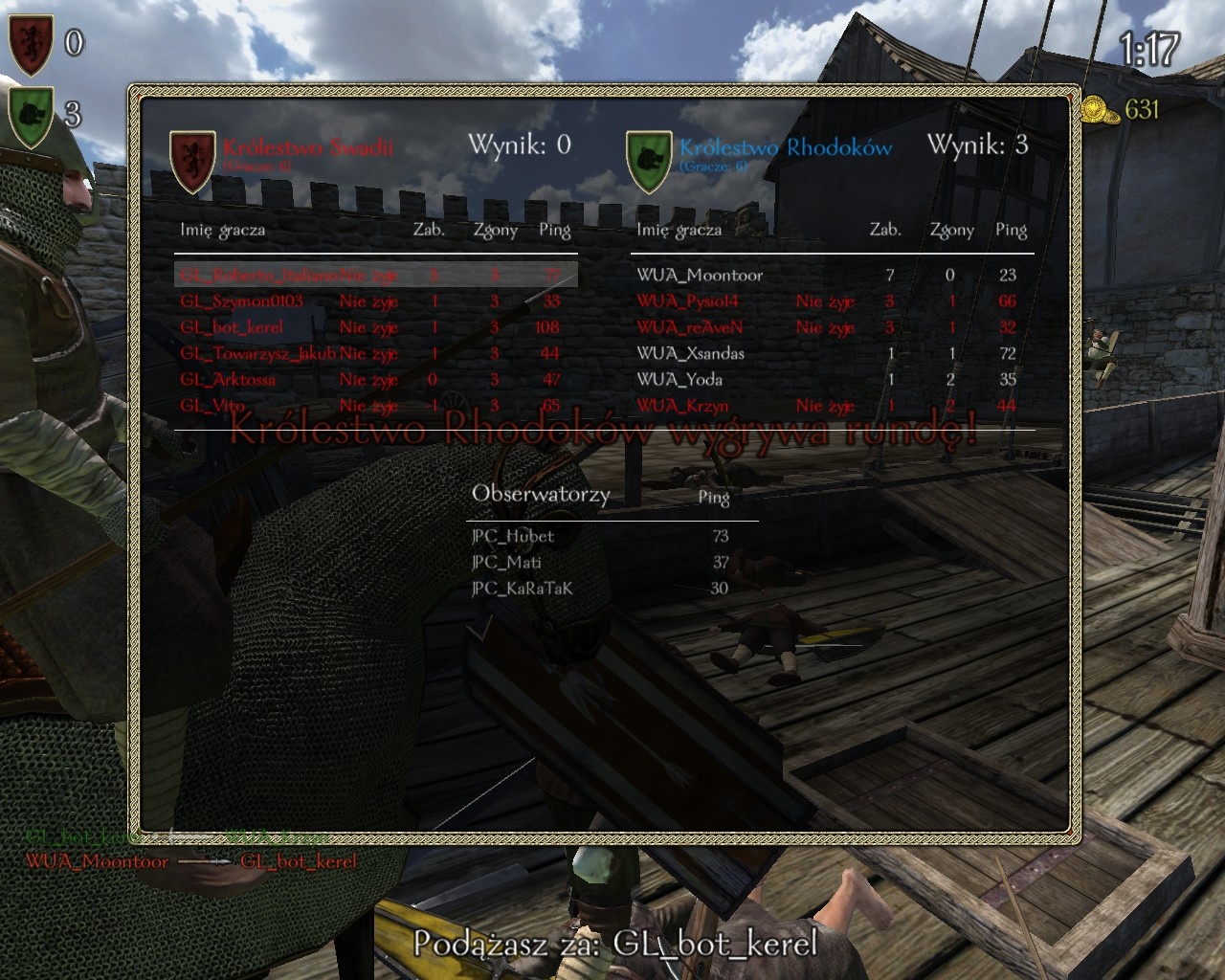Select observer JPC_Hubet
The image size is (1225, 980).
tap(513, 537)
